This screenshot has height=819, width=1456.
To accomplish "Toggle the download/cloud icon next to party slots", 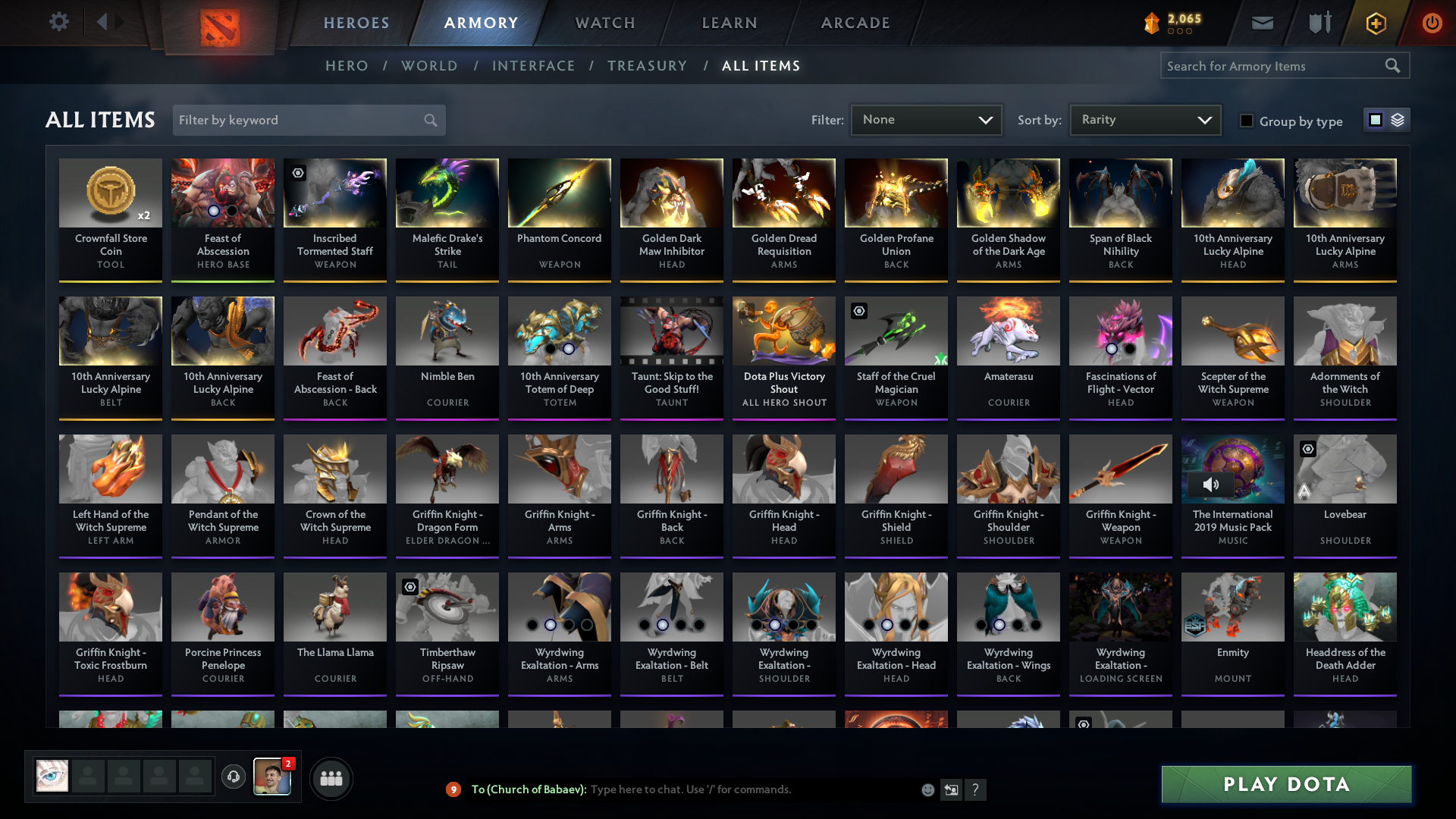I will pos(234,777).
